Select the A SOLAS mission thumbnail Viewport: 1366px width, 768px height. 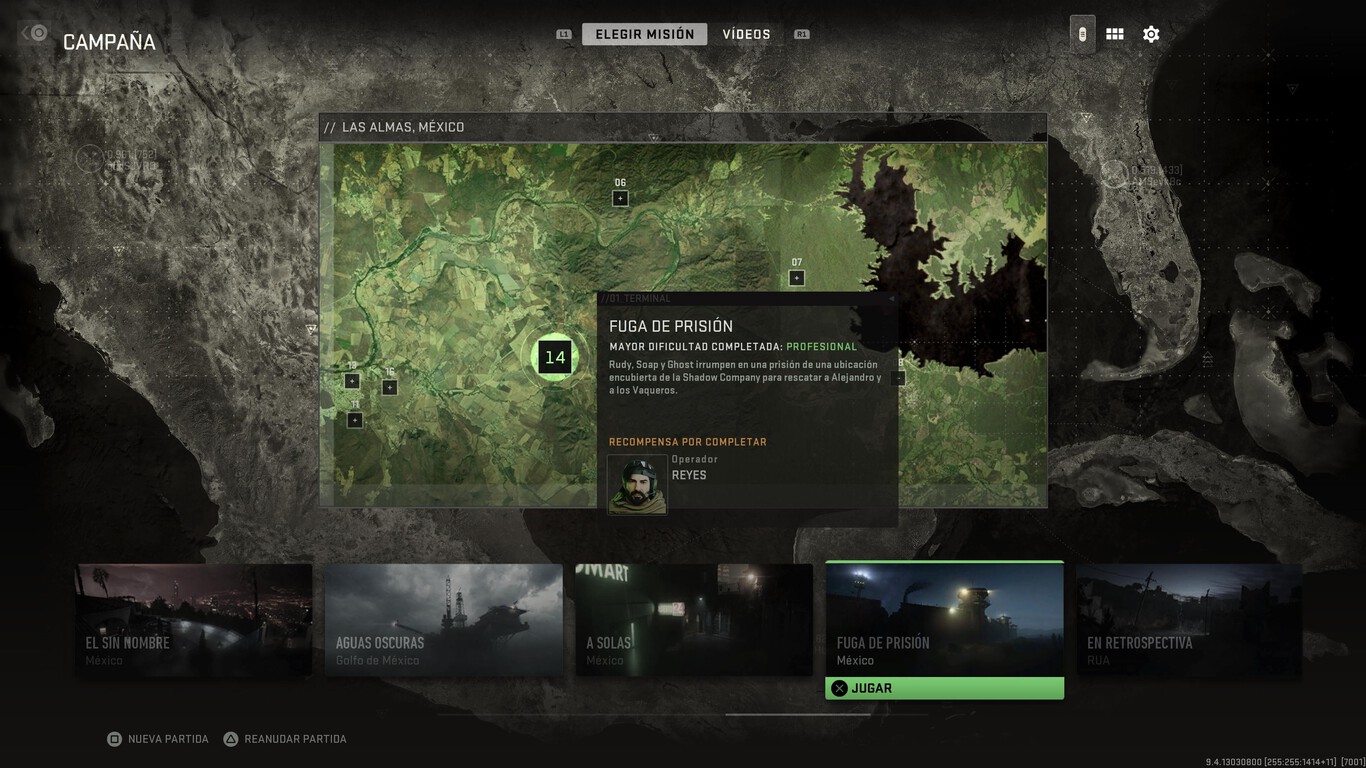pyautogui.click(x=693, y=618)
